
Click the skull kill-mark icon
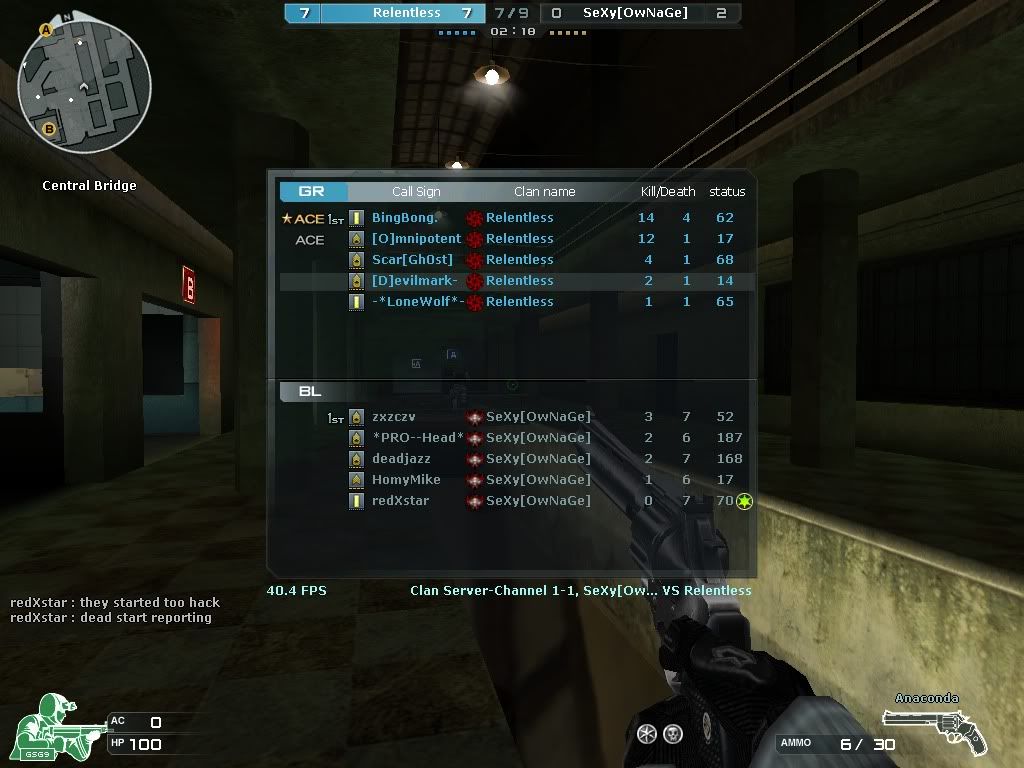673,734
